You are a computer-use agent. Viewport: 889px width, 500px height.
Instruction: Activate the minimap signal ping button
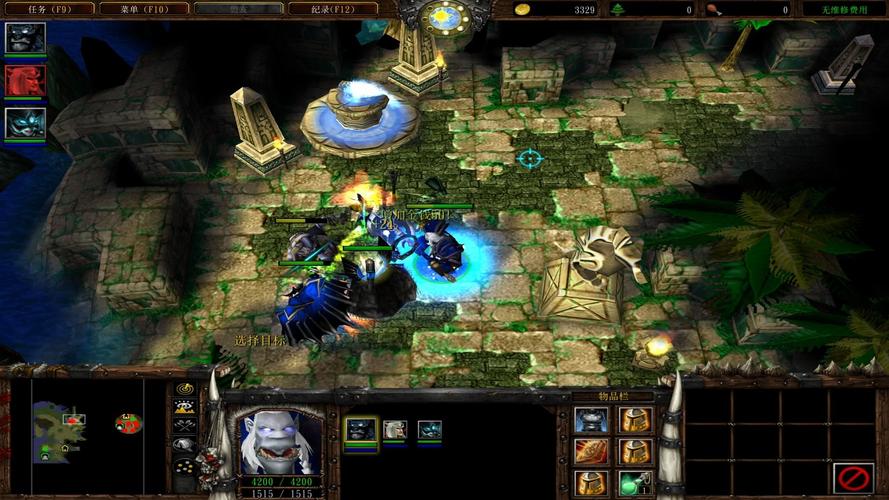point(184,389)
